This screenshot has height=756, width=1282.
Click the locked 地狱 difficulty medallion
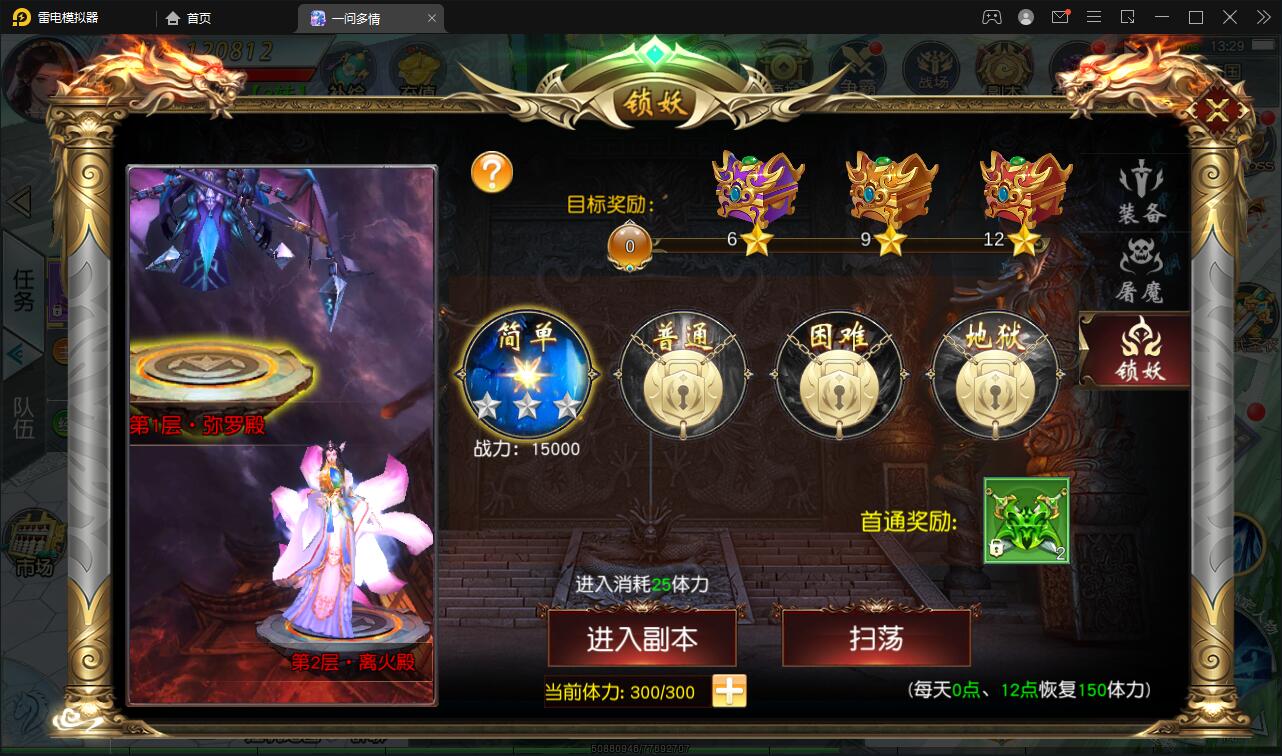(995, 380)
